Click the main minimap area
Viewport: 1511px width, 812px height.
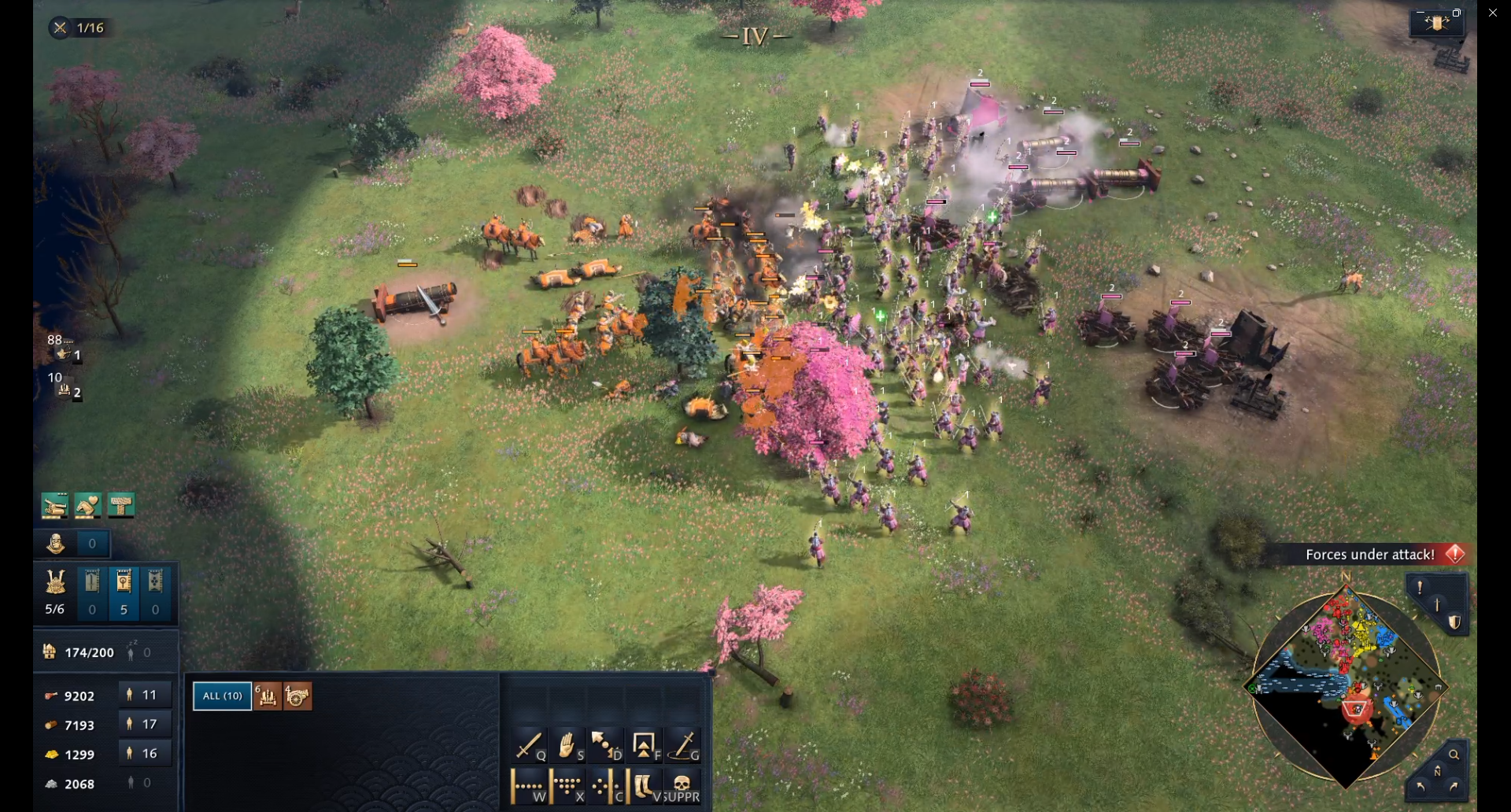(x=1346, y=686)
